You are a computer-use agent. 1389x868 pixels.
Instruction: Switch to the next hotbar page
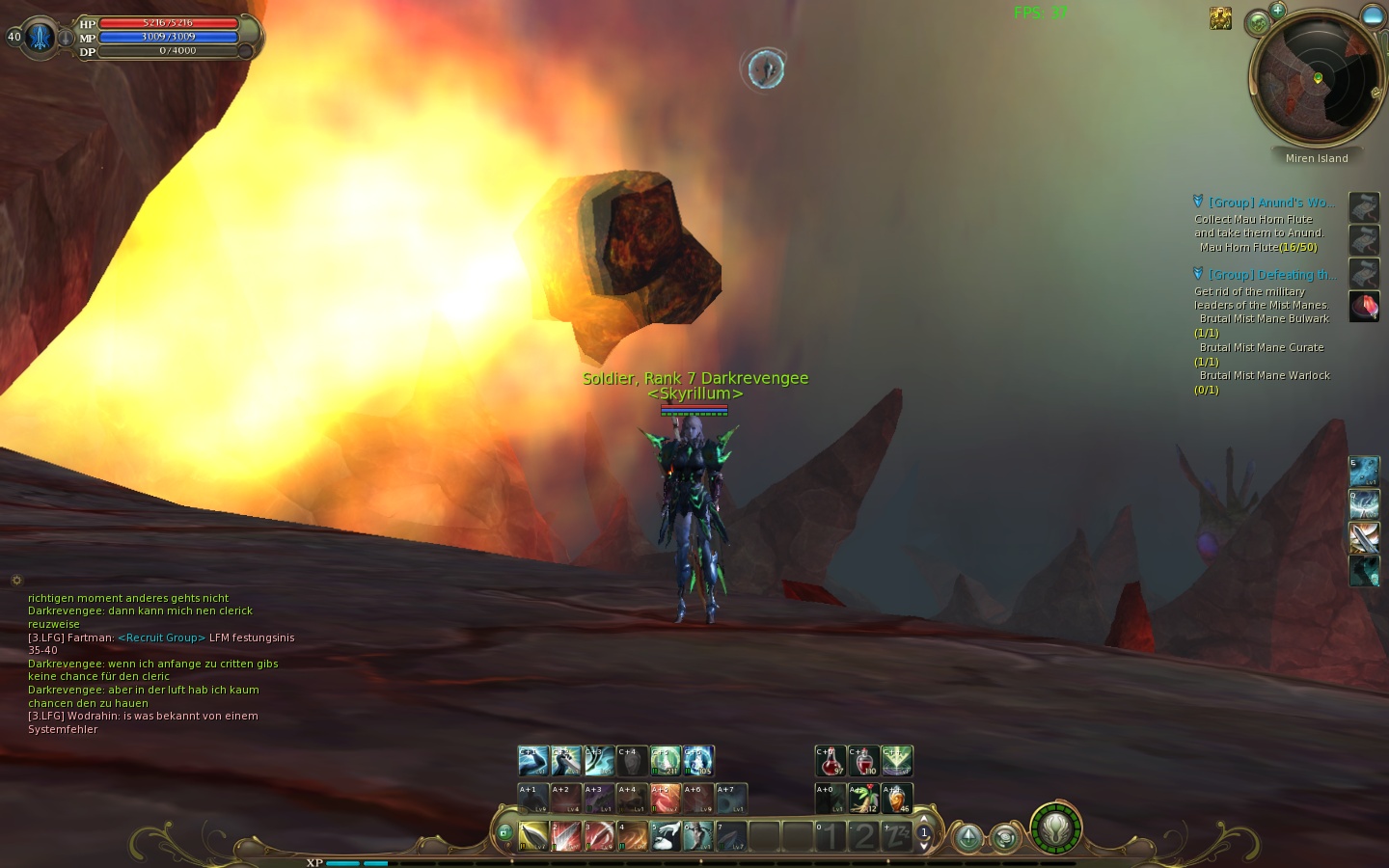point(924,846)
